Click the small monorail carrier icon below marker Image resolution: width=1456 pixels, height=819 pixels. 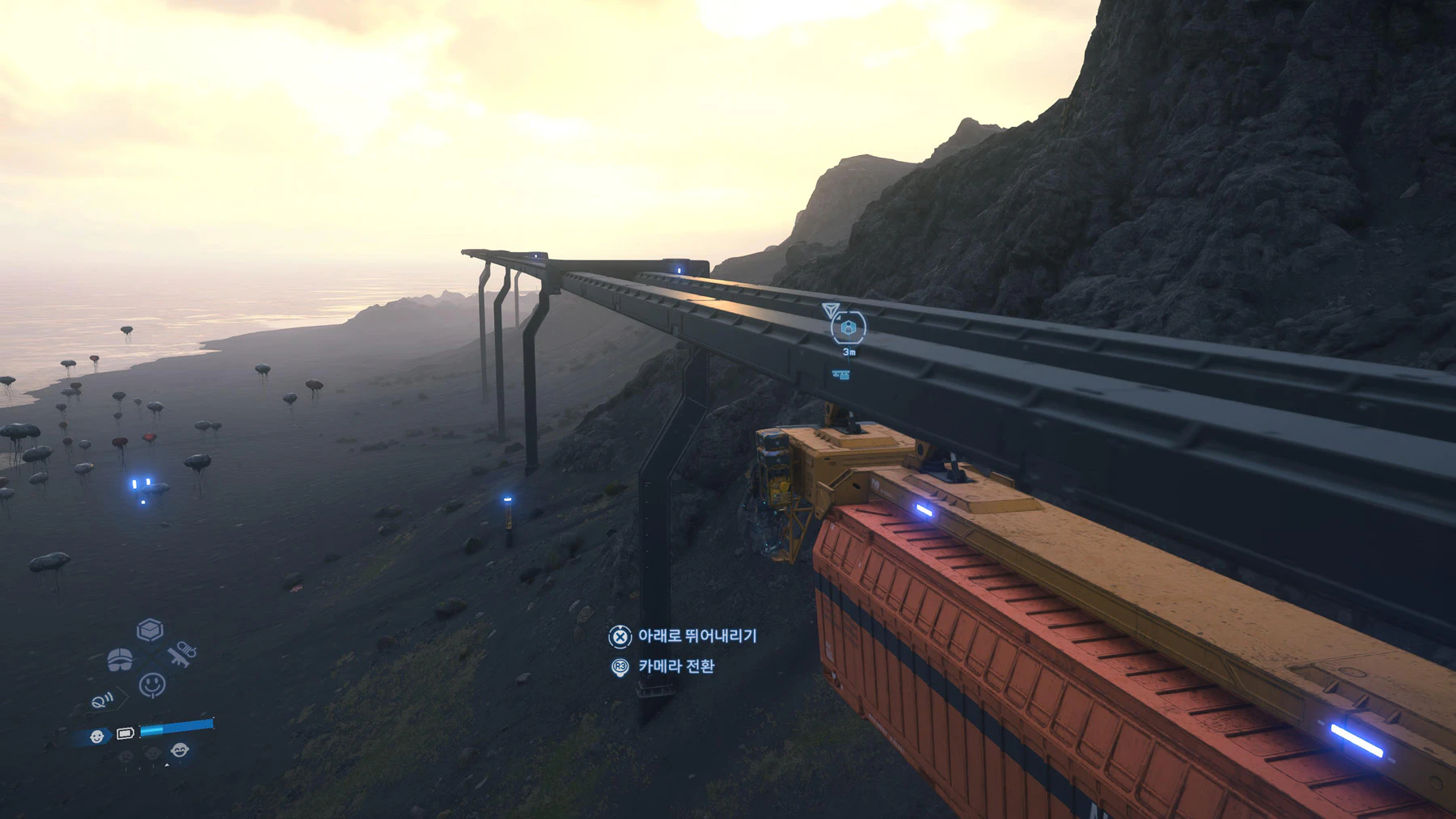pos(841,375)
